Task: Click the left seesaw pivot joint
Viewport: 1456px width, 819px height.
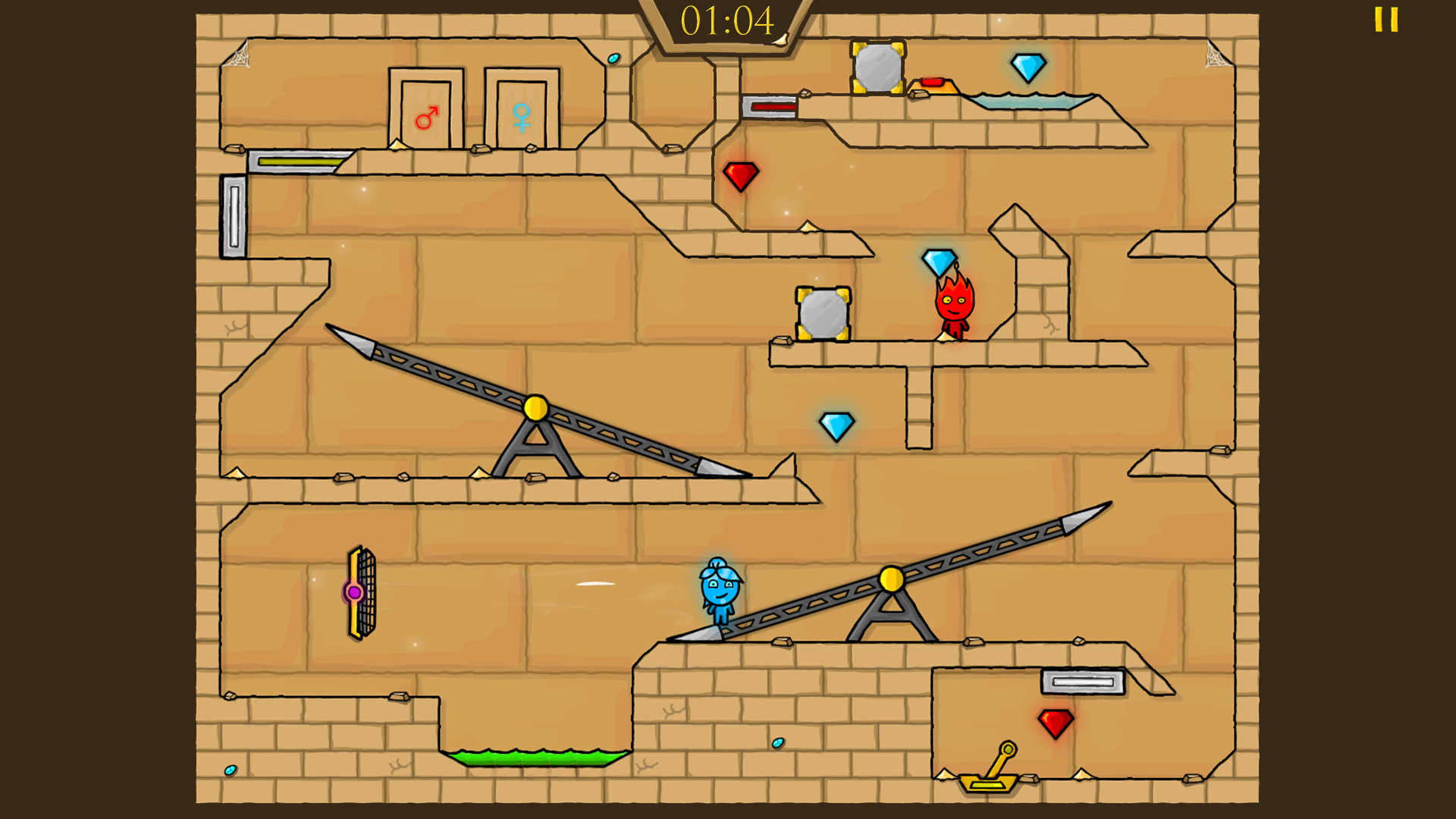Action: [537, 408]
